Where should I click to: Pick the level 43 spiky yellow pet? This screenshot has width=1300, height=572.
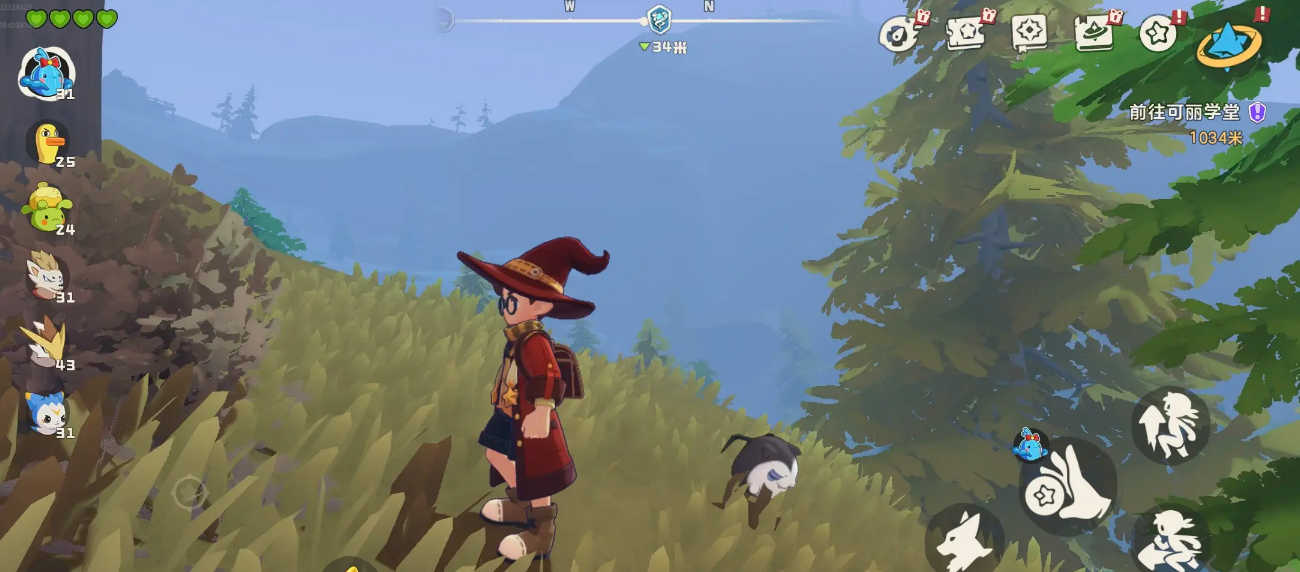[44, 343]
